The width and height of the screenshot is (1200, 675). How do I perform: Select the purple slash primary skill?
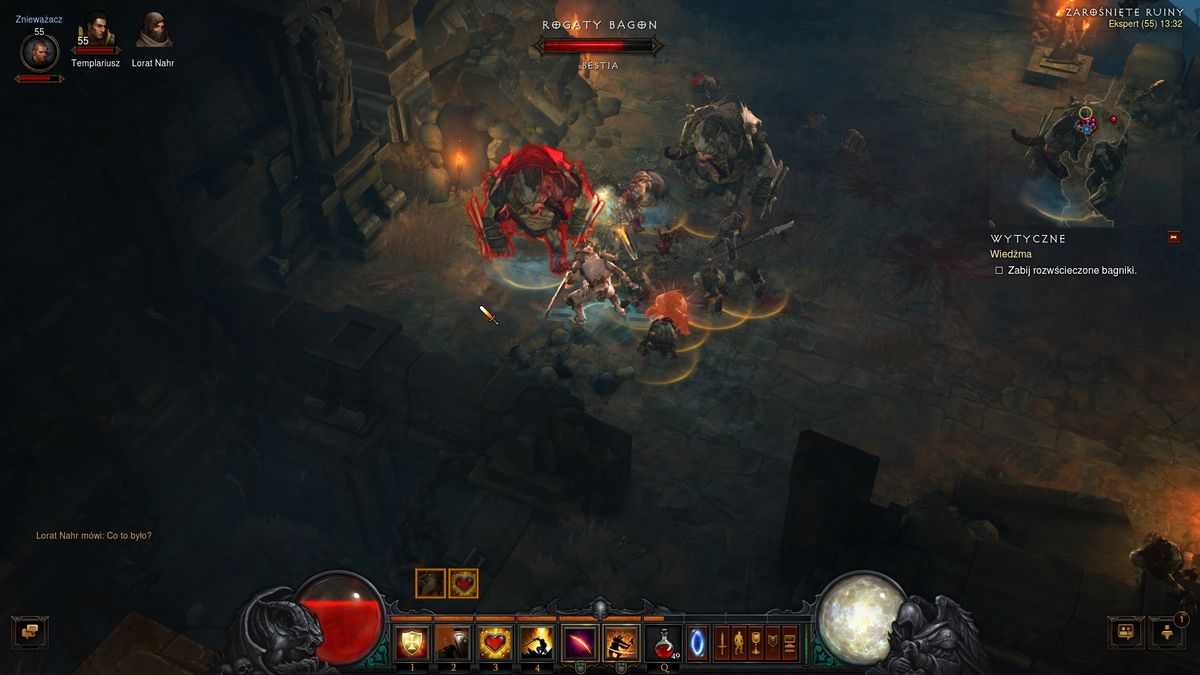(580, 642)
